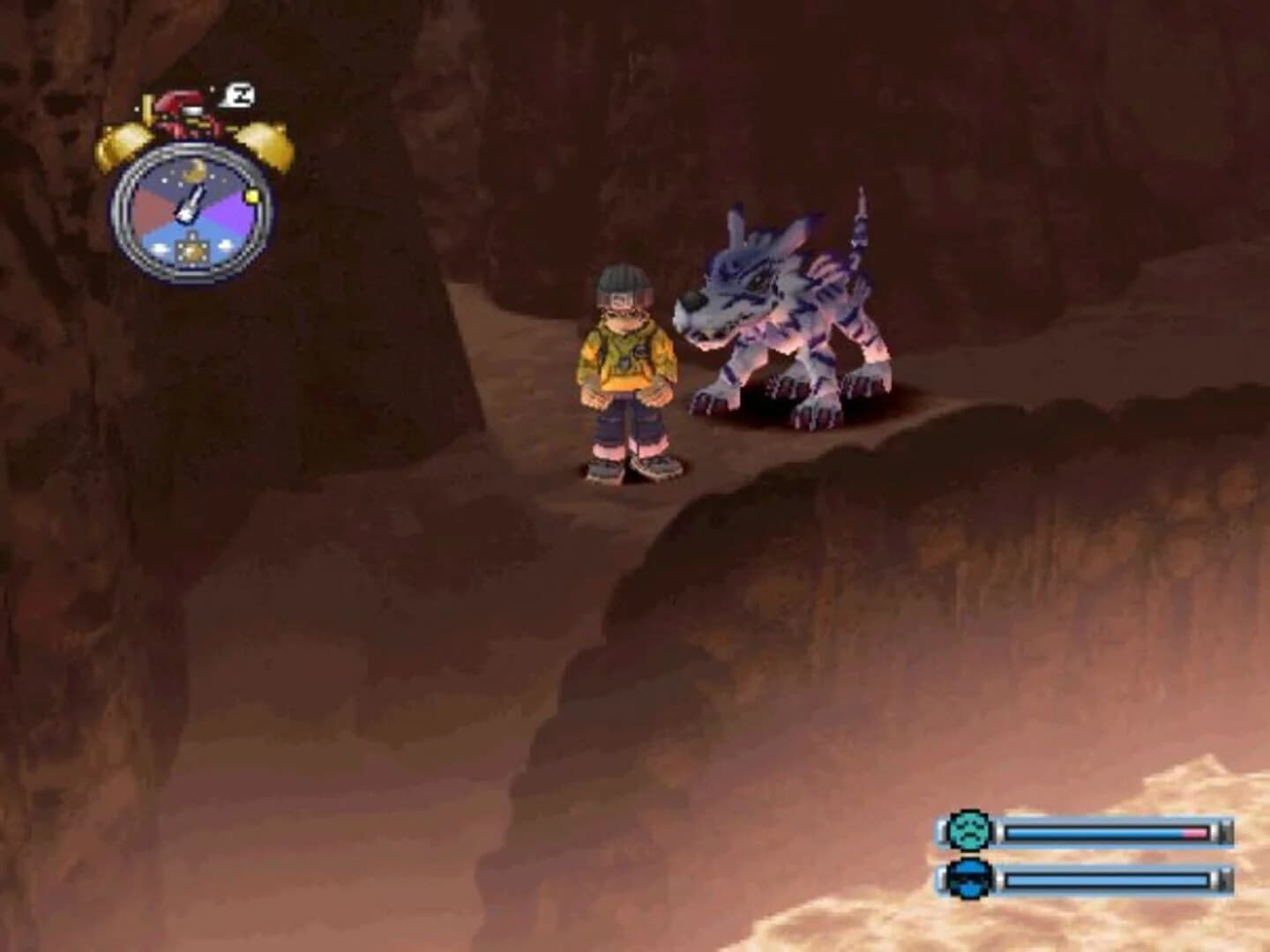Click the red hammer atop the alarm clock

(x=180, y=101)
